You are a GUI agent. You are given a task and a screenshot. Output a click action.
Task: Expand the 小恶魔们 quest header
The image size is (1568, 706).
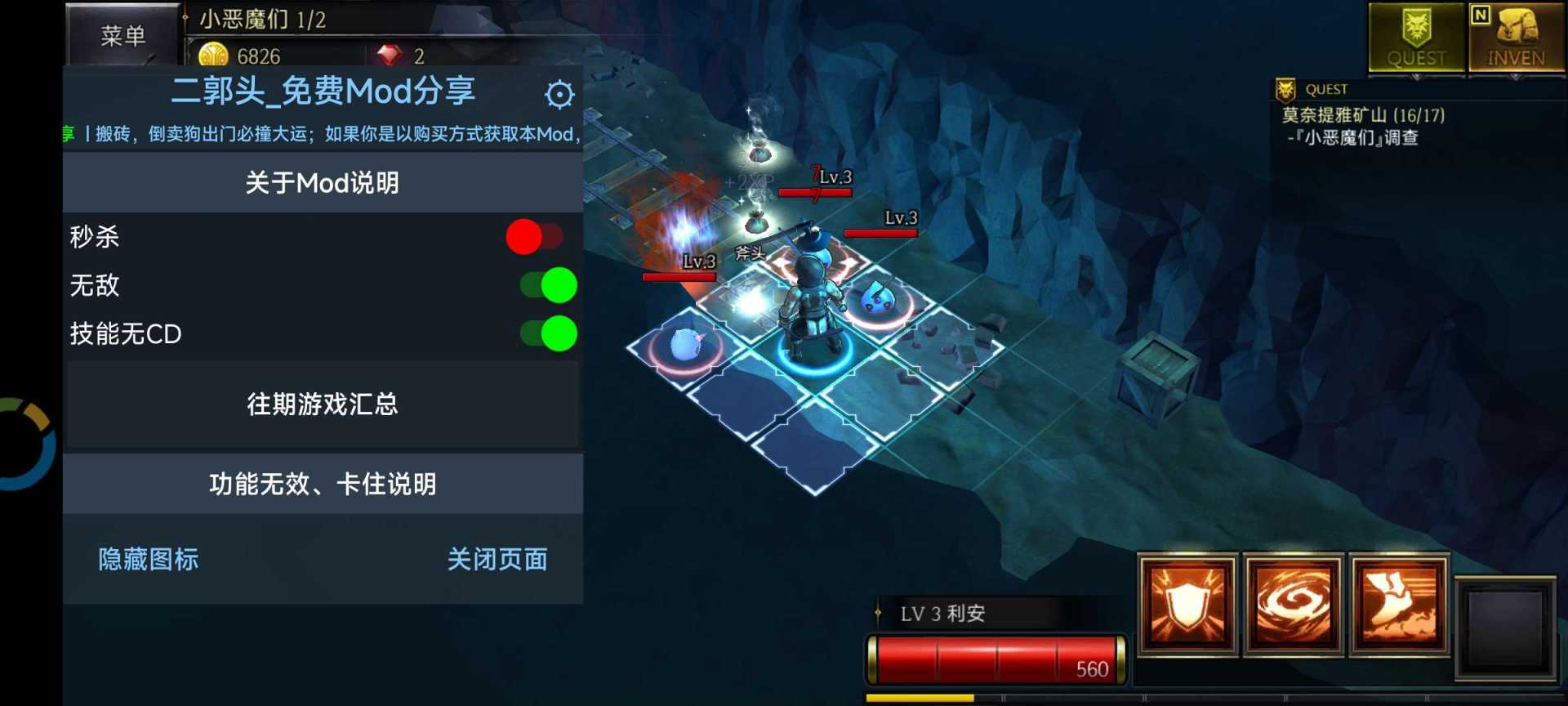(261, 20)
